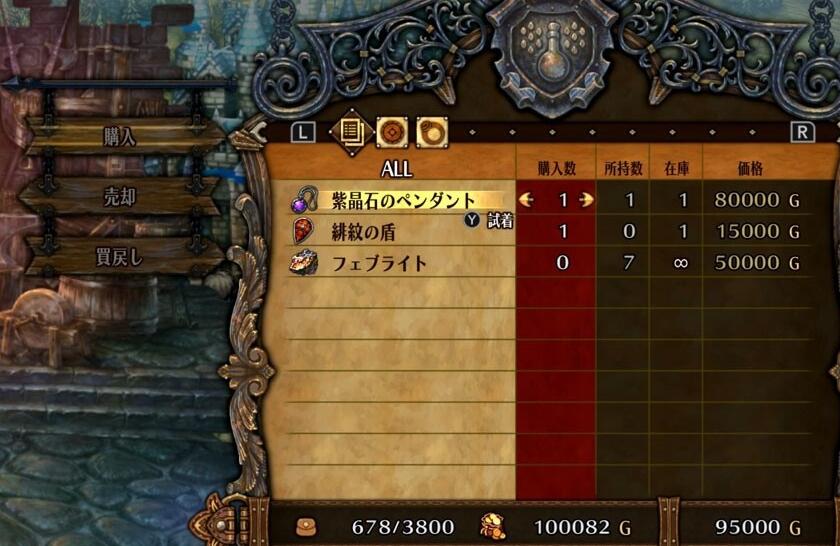The width and height of the screenshot is (840, 546).
Task: Show the round shield category tab
Action: tap(391, 131)
